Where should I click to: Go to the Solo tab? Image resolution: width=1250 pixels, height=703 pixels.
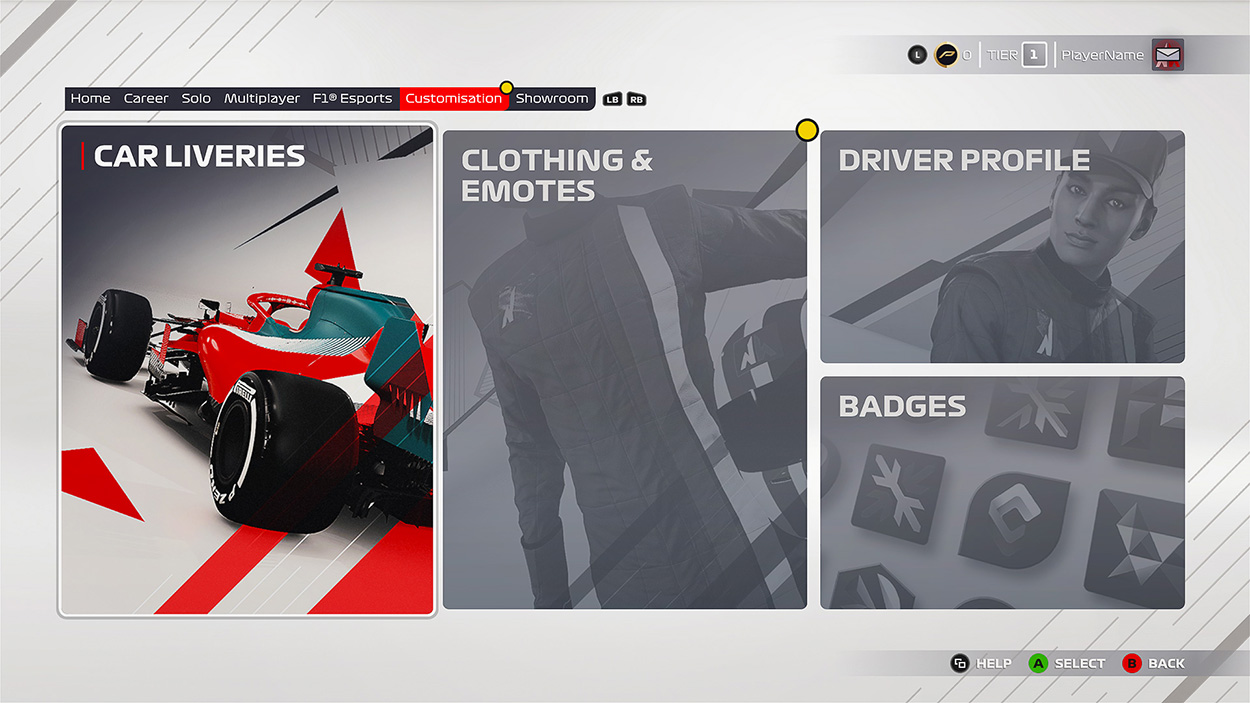196,99
